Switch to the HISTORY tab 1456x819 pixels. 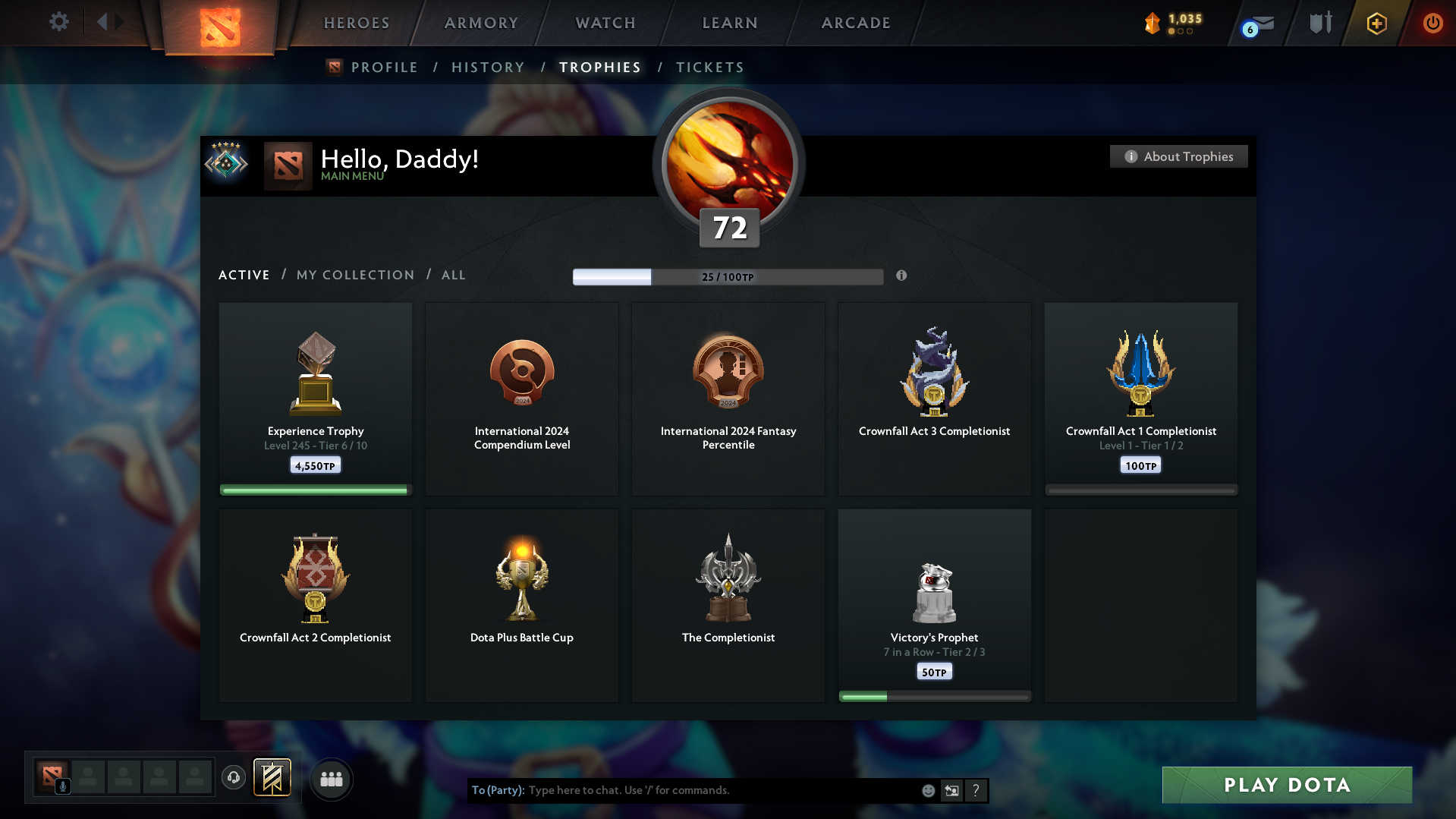[488, 68]
